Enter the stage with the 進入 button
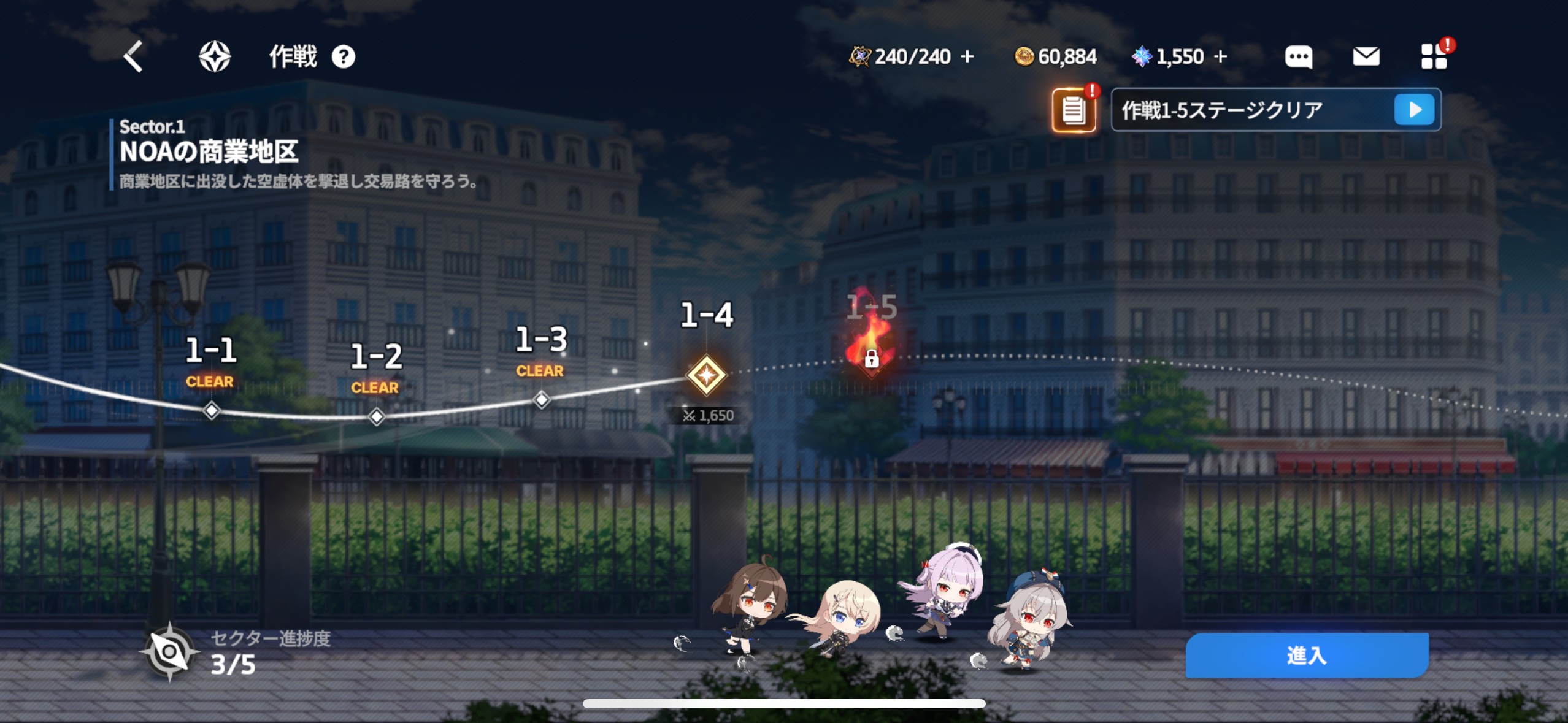Image resolution: width=1568 pixels, height=723 pixels. tap(1307, 656)
